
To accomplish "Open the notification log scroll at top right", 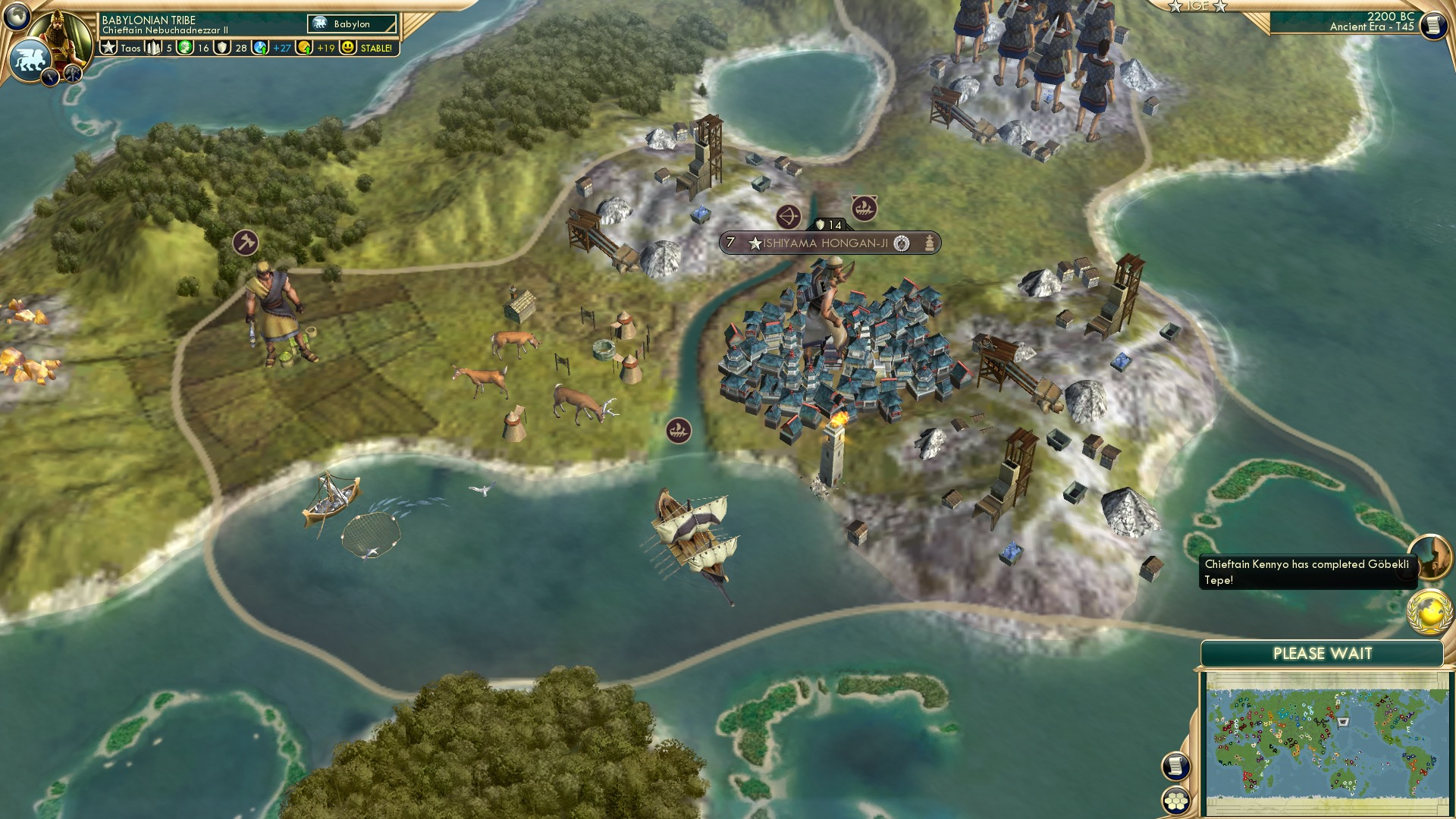I will coord(1434,25).
